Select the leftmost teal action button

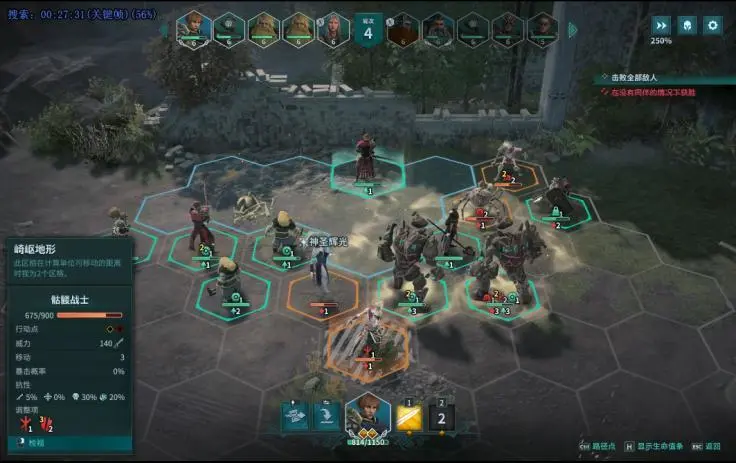(x=294, y=416)
